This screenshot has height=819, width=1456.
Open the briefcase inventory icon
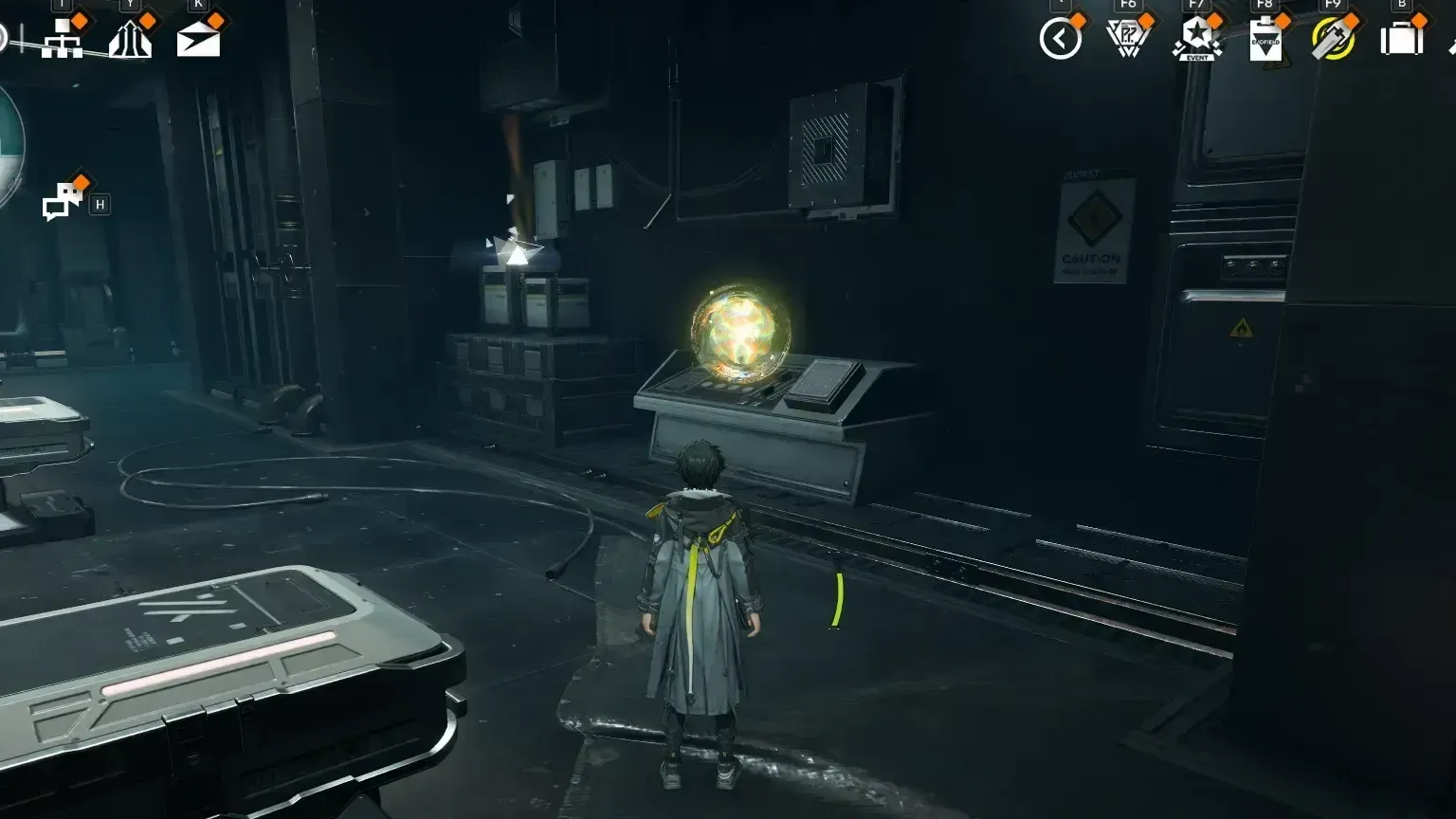1403,40
